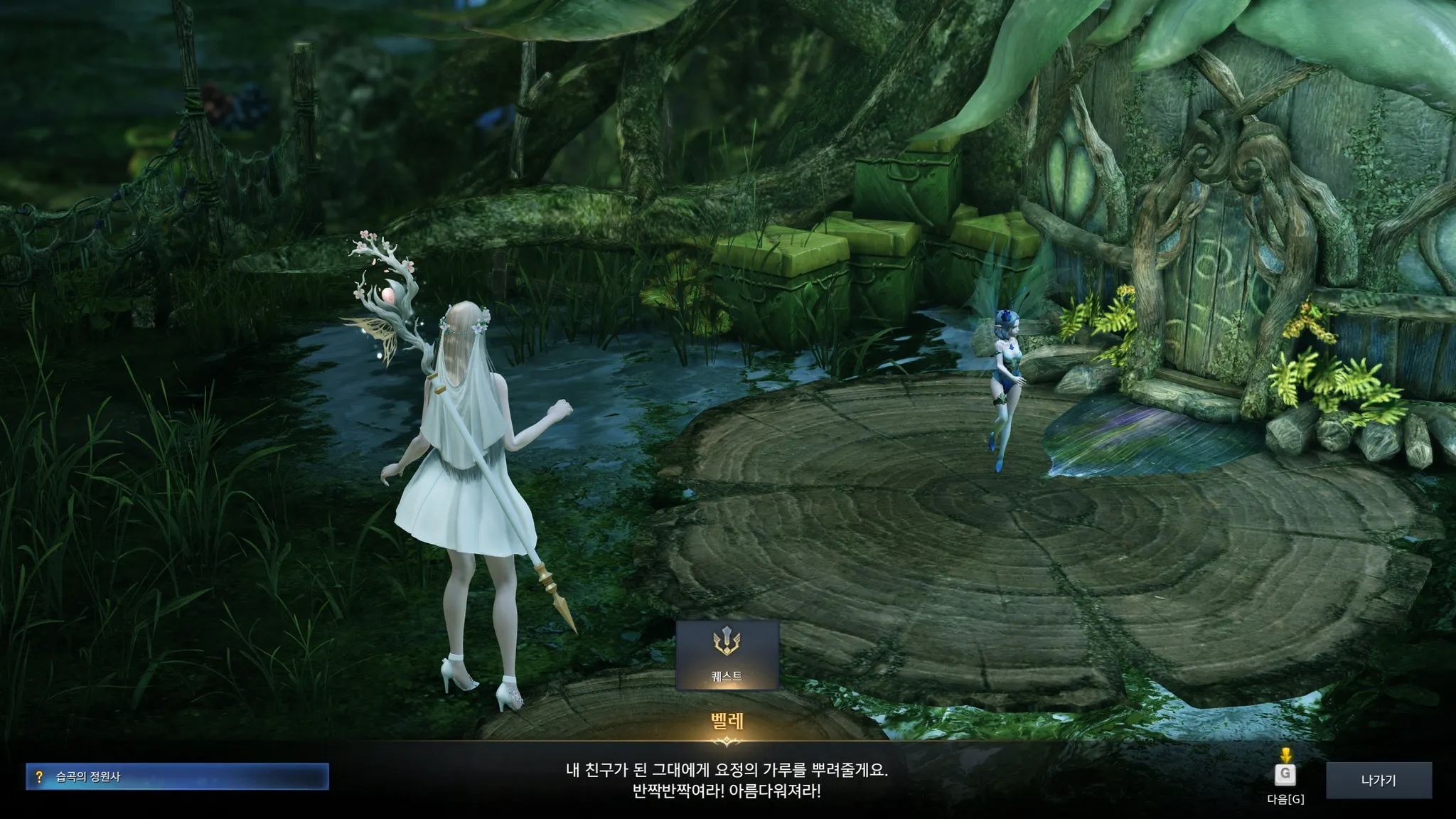Advance dialogue with the 다음 button
This screenshot has height=819, width=1456.
[1285, 775]
